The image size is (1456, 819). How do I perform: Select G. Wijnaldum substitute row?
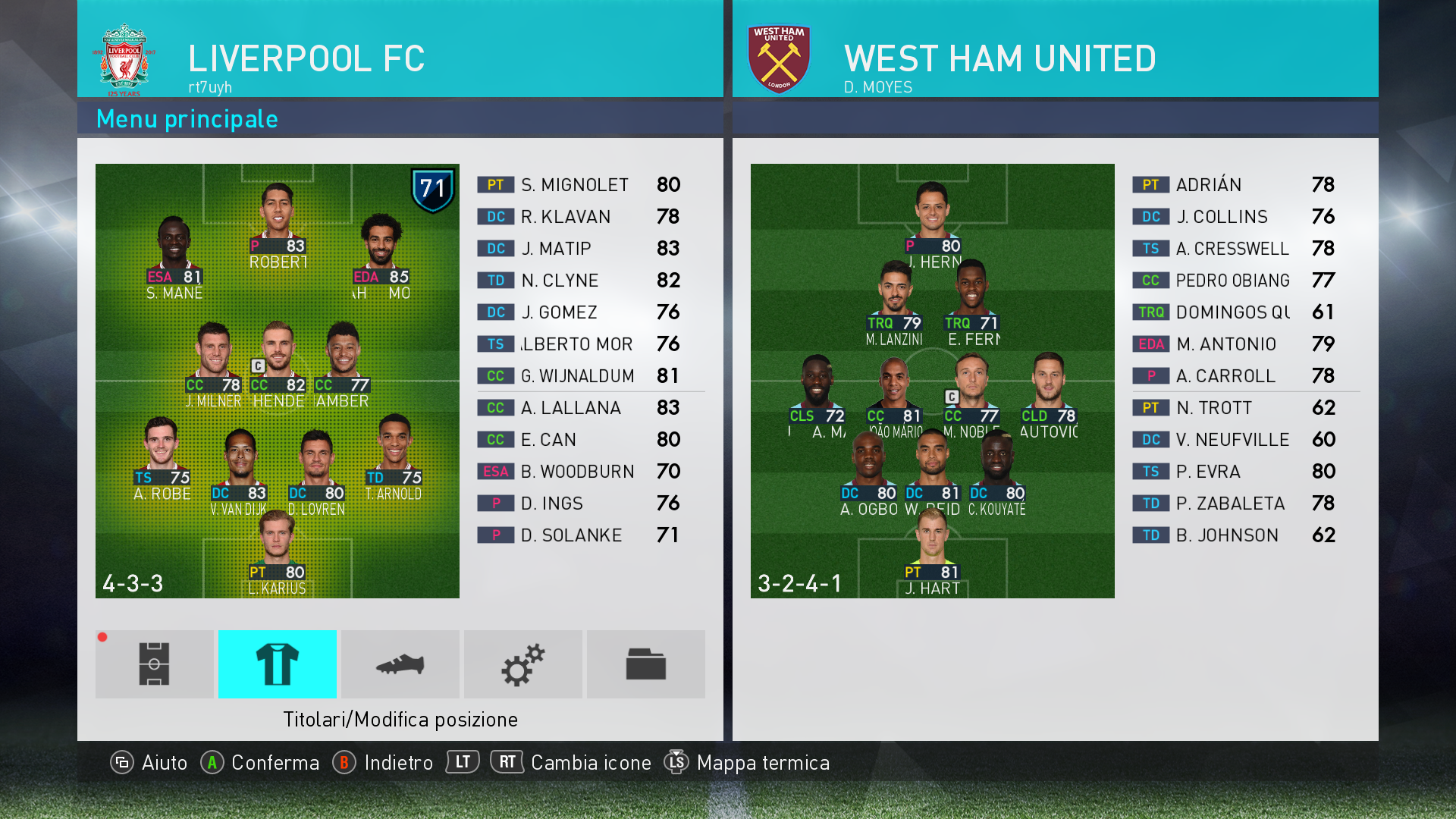pos(580,376)
